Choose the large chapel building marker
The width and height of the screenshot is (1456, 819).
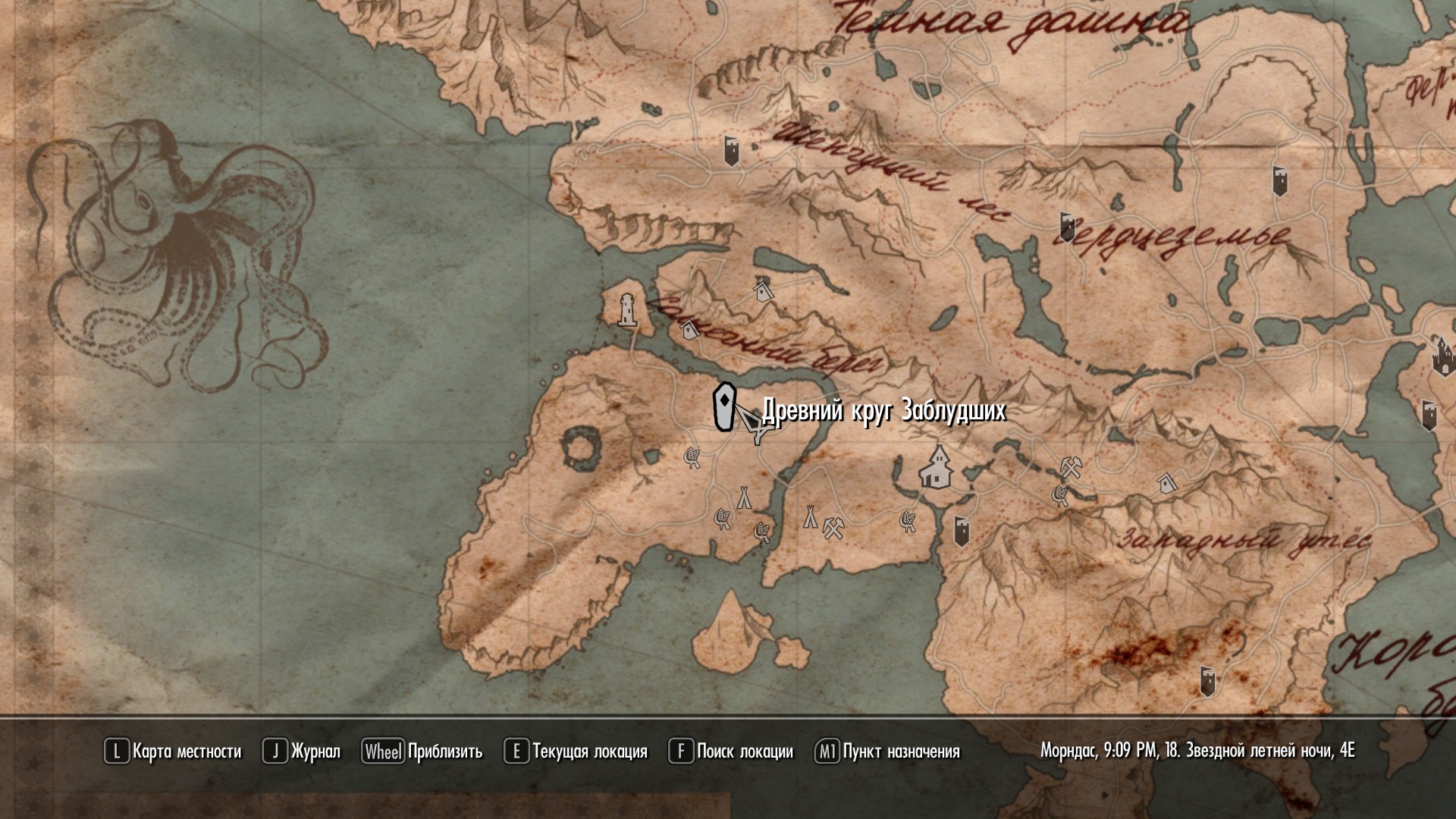point(938,467)
